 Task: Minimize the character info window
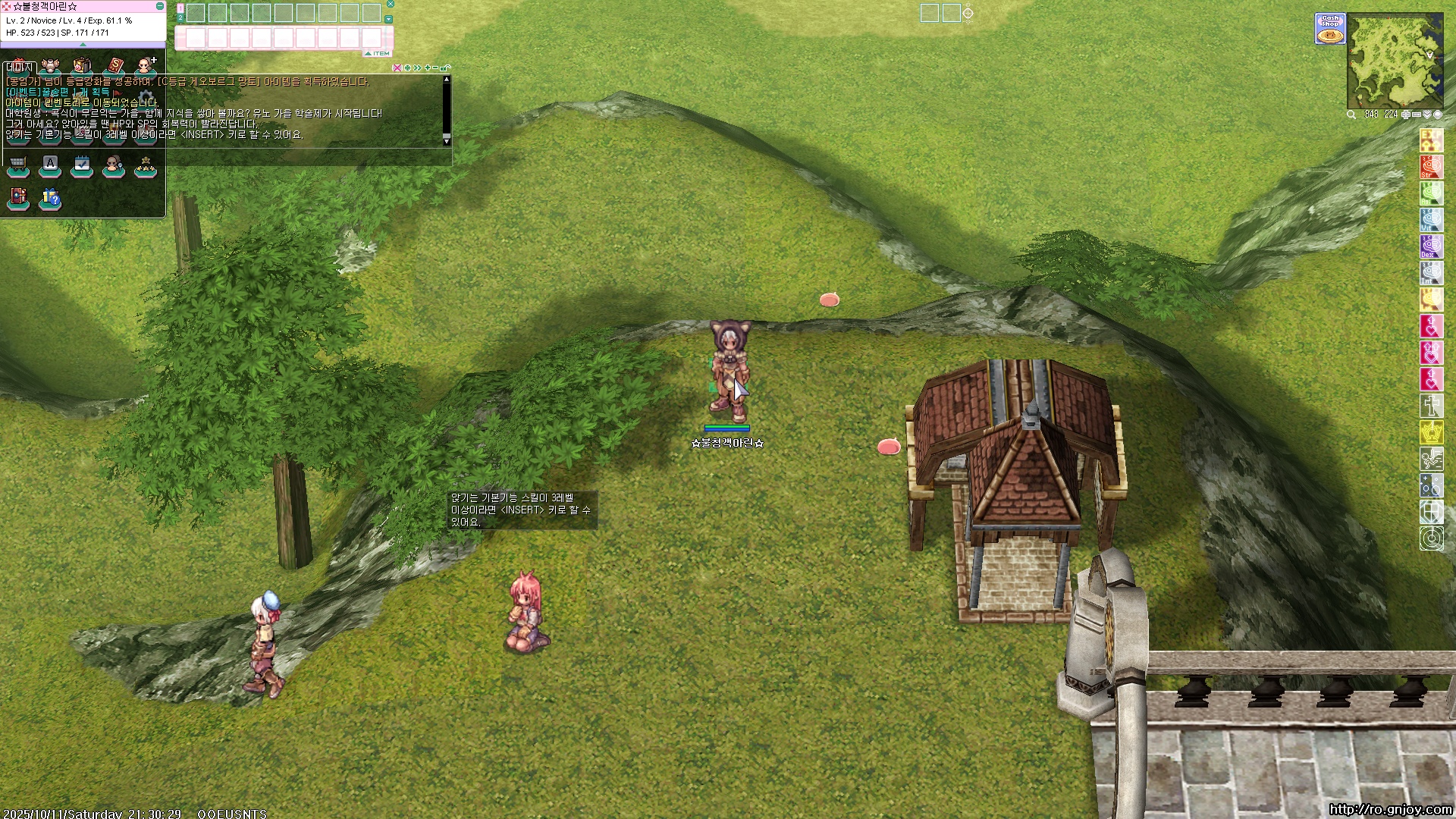(159, 6)
